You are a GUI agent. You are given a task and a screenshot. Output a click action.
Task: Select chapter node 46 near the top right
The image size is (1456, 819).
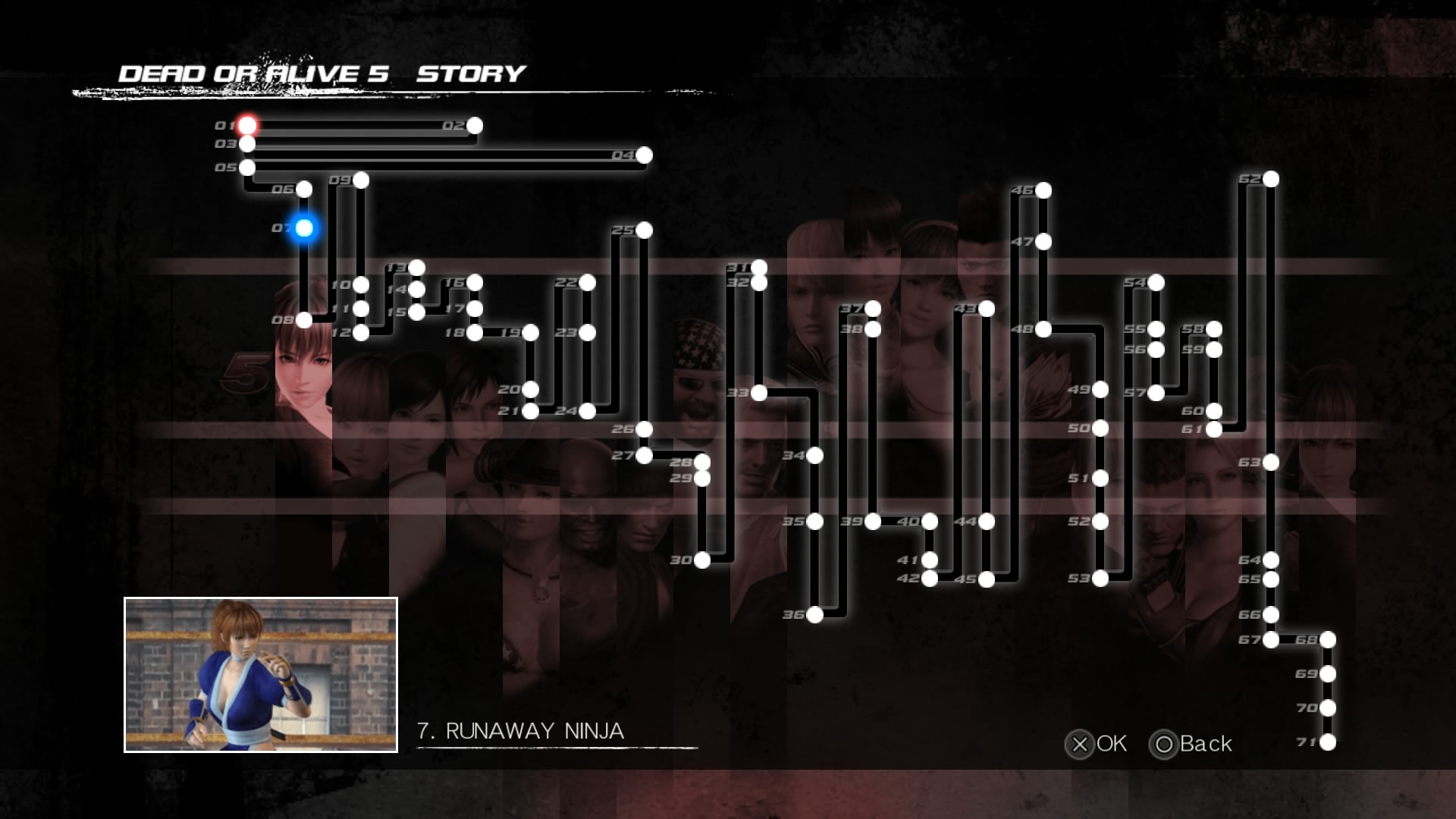1045,192
